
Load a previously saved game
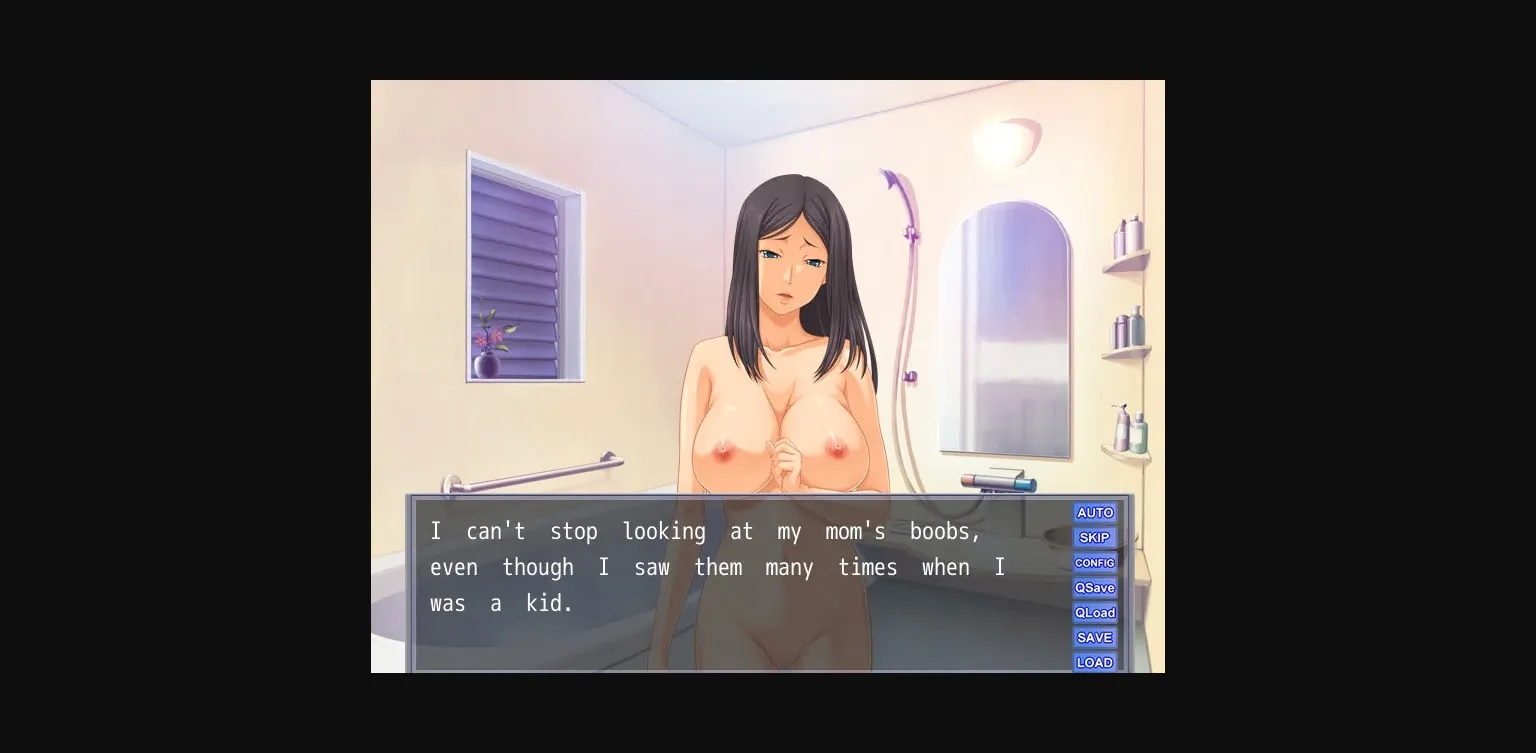[x=1095, y=662]
